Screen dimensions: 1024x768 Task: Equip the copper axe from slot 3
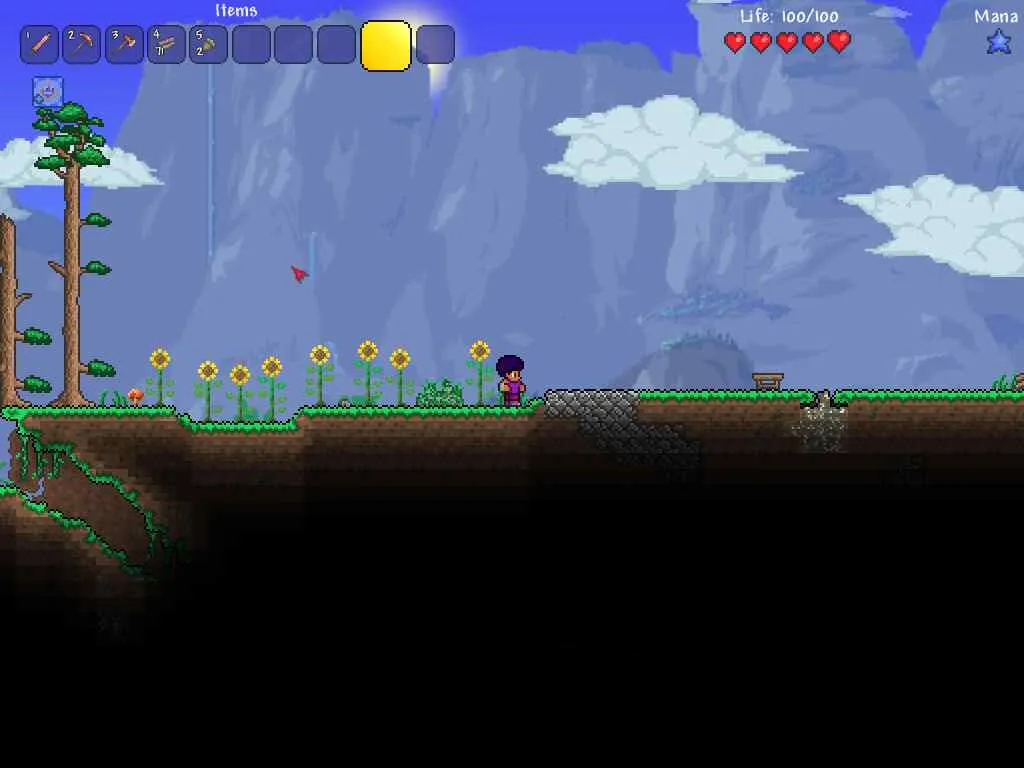tap(124, 45)
